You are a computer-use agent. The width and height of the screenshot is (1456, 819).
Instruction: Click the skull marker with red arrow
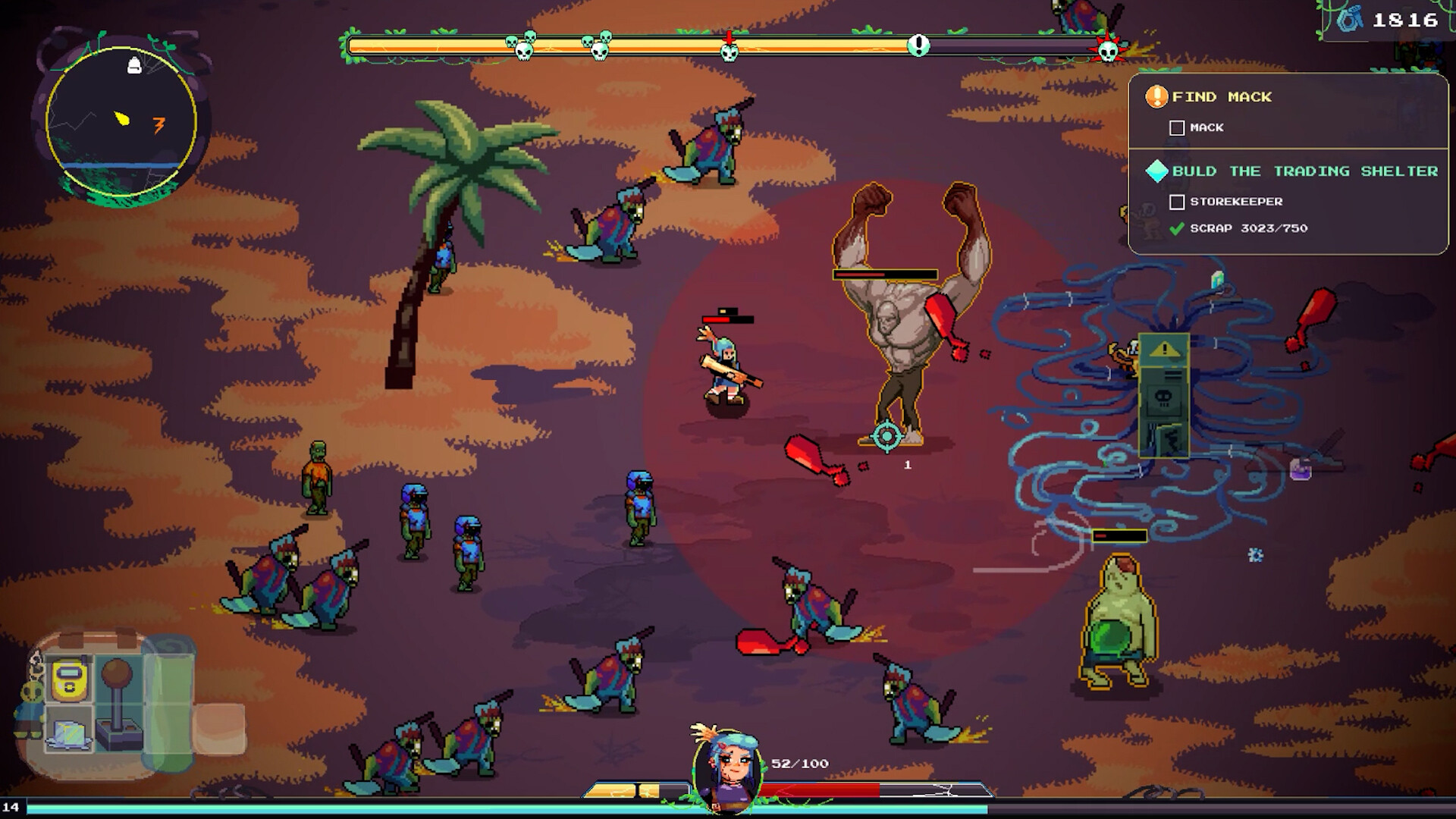pyautogui.click(x=729, y=50)
